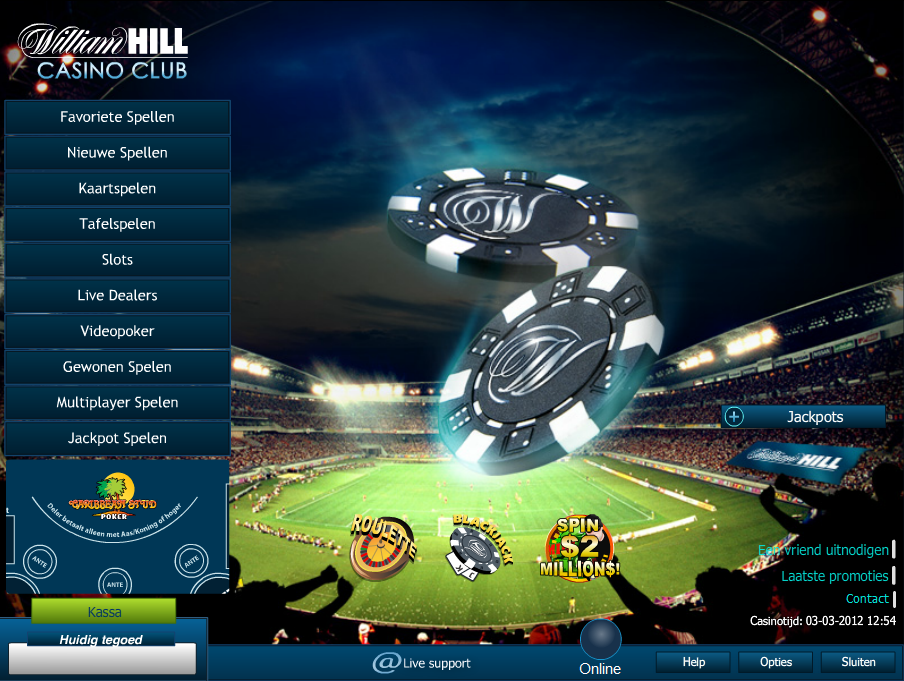Open the Gewonen Spelen menu
Image resolution: width=904 pixels, height=681 pixels.
[117, 367]
